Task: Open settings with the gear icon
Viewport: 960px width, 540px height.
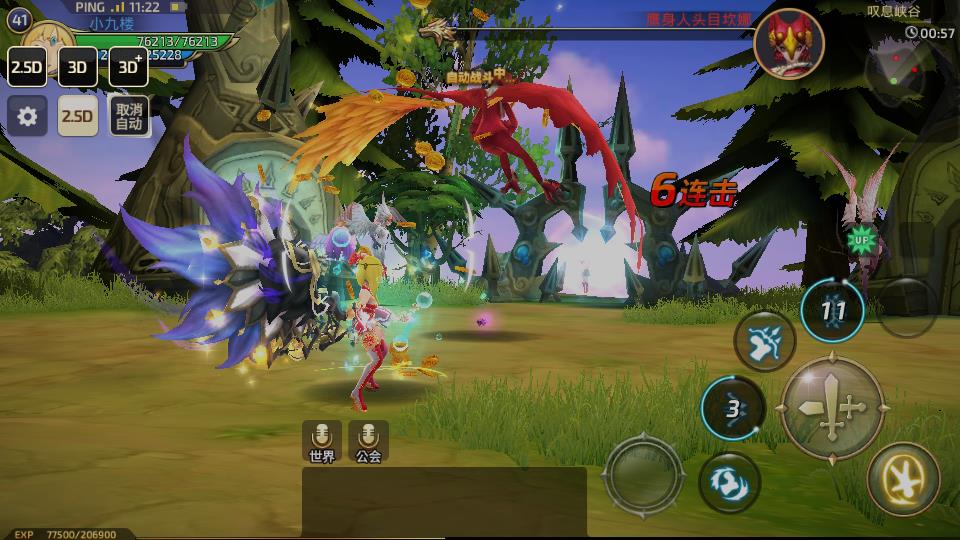Action: [x=27, y=116]
